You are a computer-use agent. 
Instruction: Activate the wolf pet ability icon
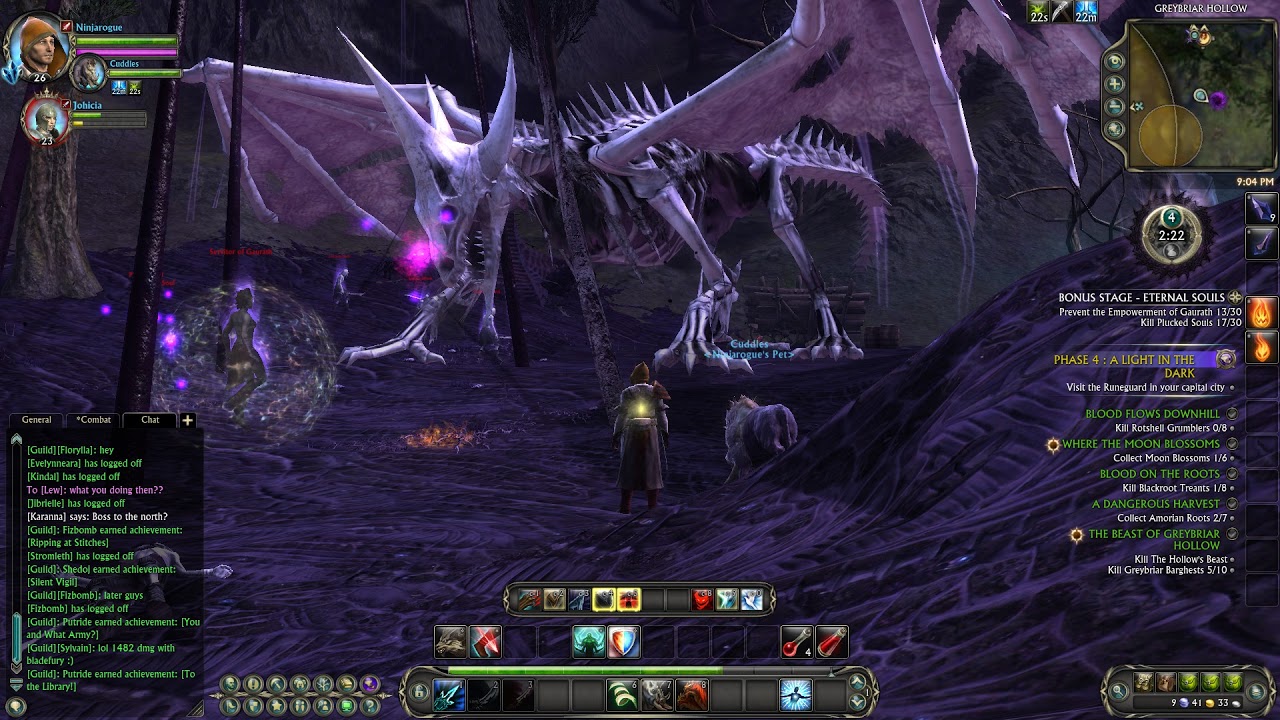pos(451,642)
